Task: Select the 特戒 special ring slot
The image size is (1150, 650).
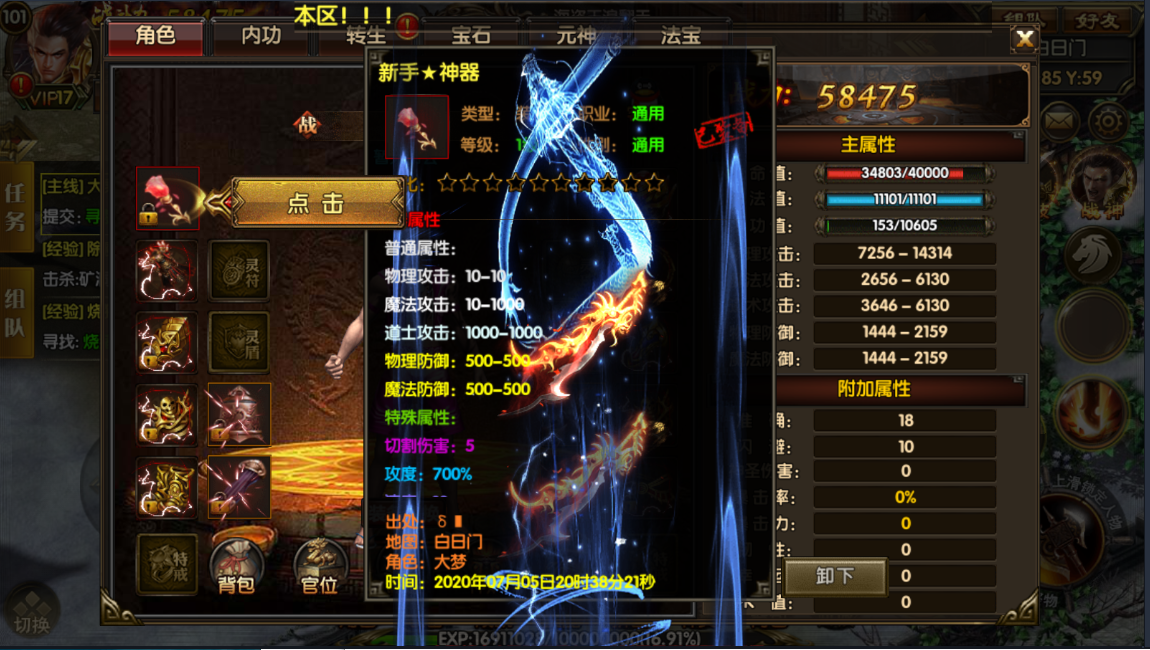Action: (x=167, y=564)
